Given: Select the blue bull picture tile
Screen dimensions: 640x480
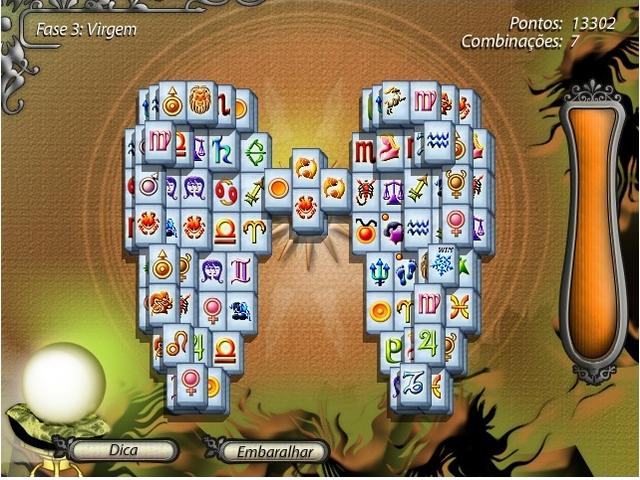Looking at the screenshot, I should pos(241,311).
